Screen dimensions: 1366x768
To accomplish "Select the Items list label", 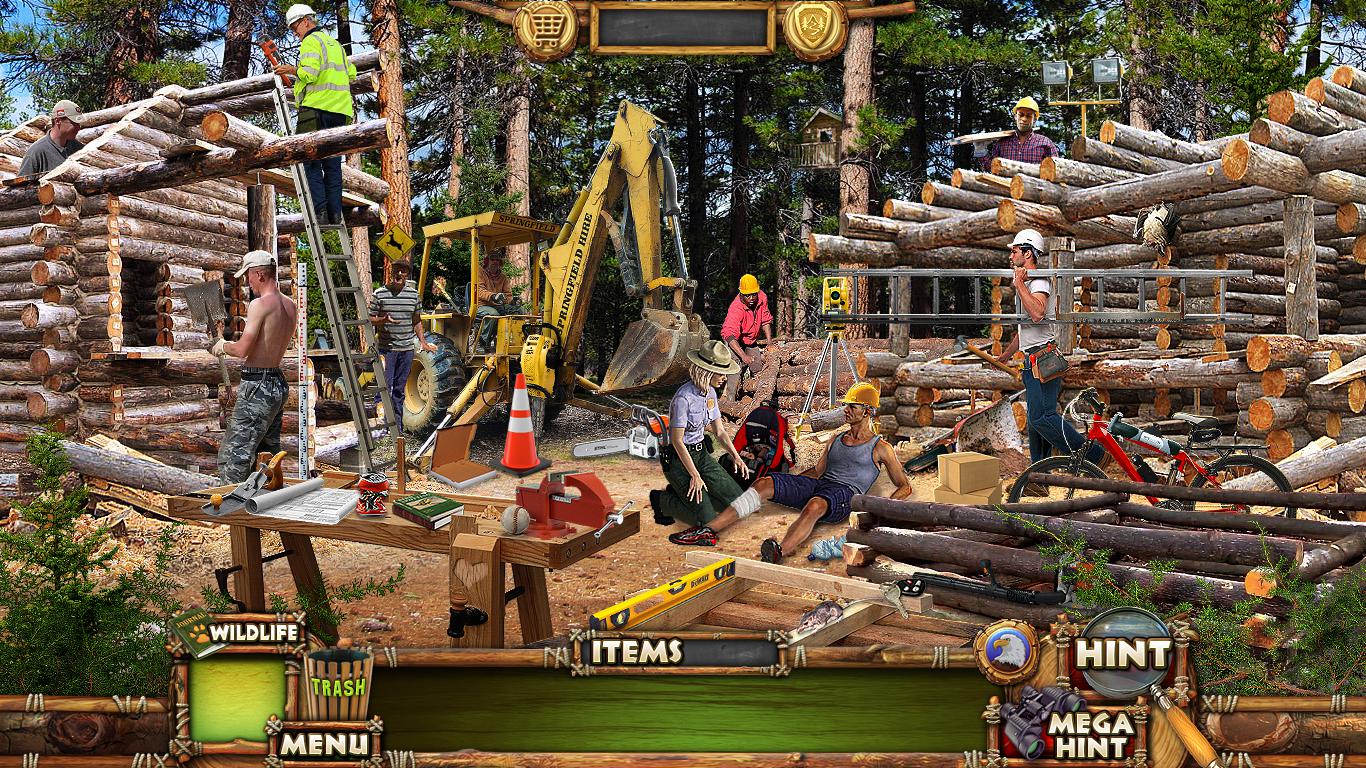I will click(x=636, y=652).
